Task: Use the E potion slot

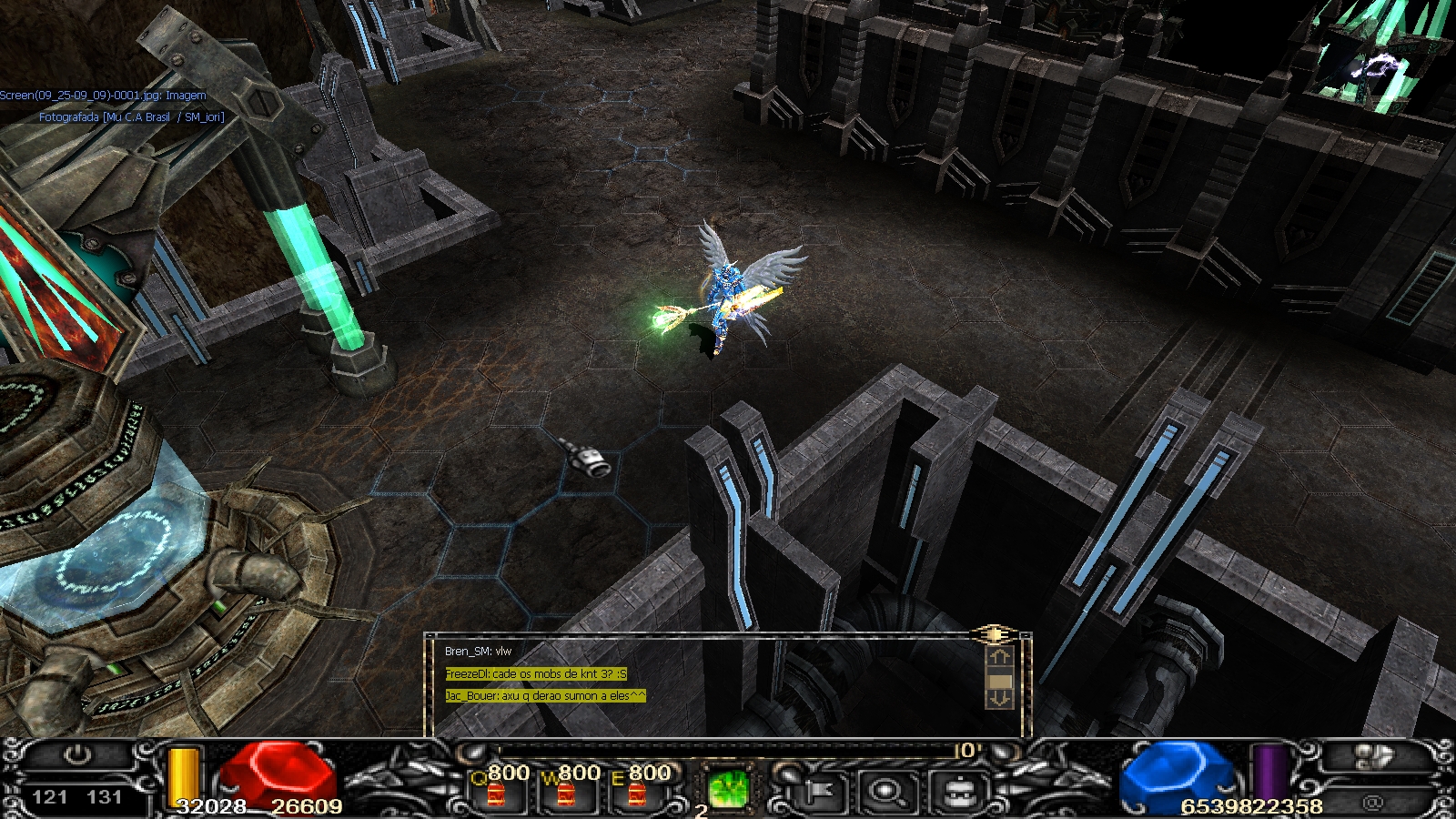Action: pyautogui.click(x=637, y=791)
